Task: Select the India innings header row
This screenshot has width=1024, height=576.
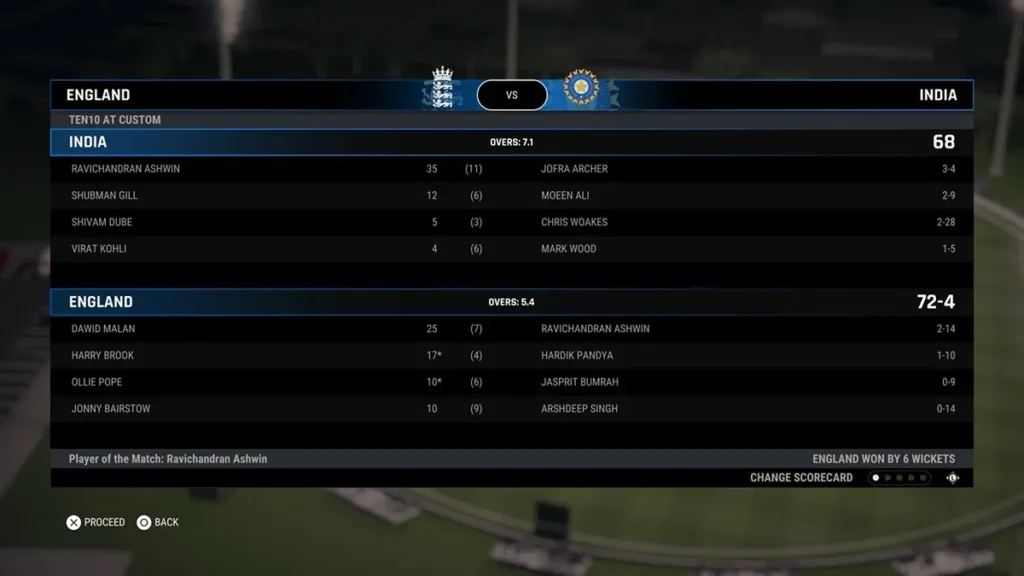Action: pyautogui.click(x=511, y=142)
